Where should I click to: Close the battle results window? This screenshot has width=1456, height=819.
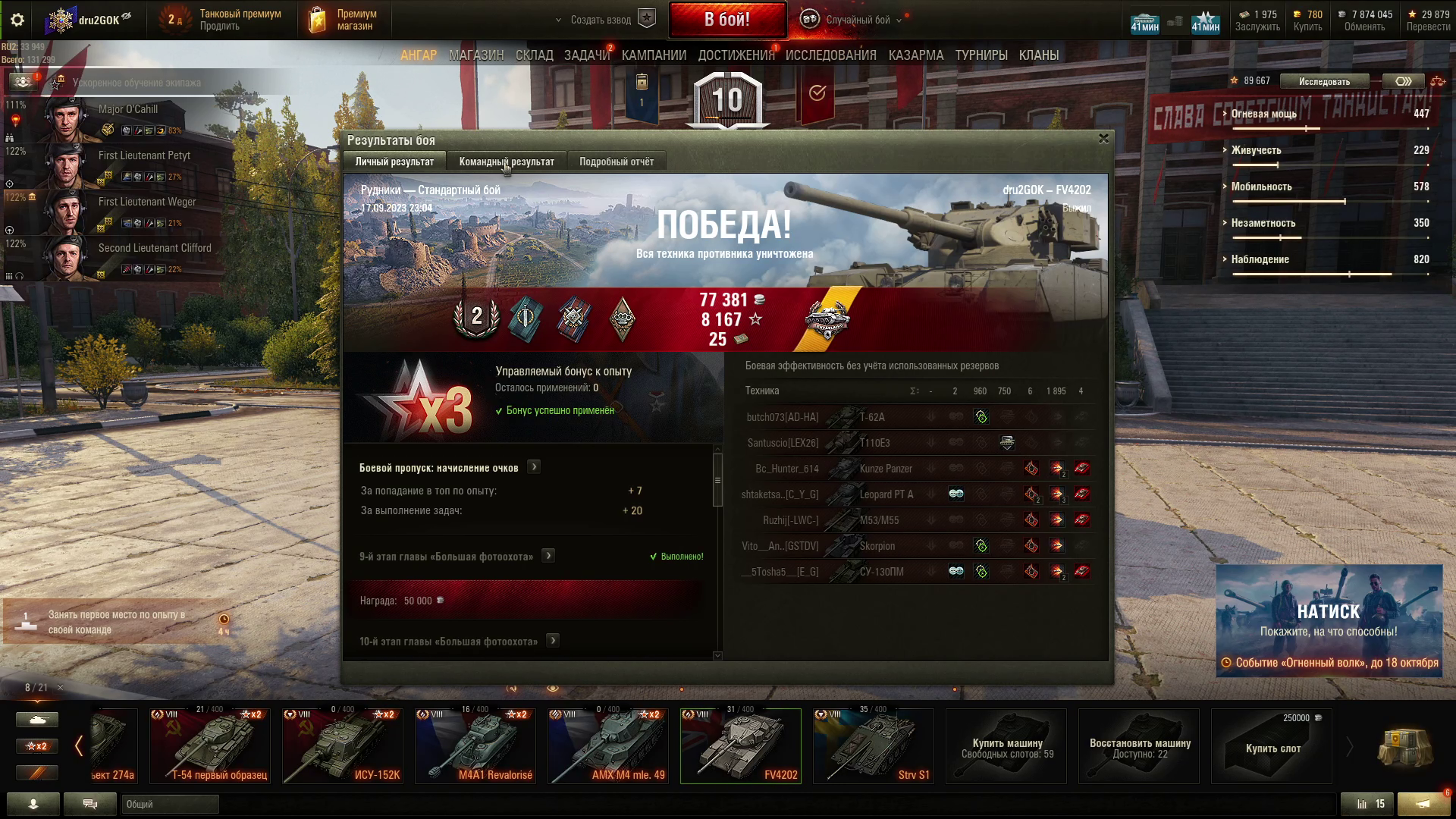click(x=1103, y=139)
